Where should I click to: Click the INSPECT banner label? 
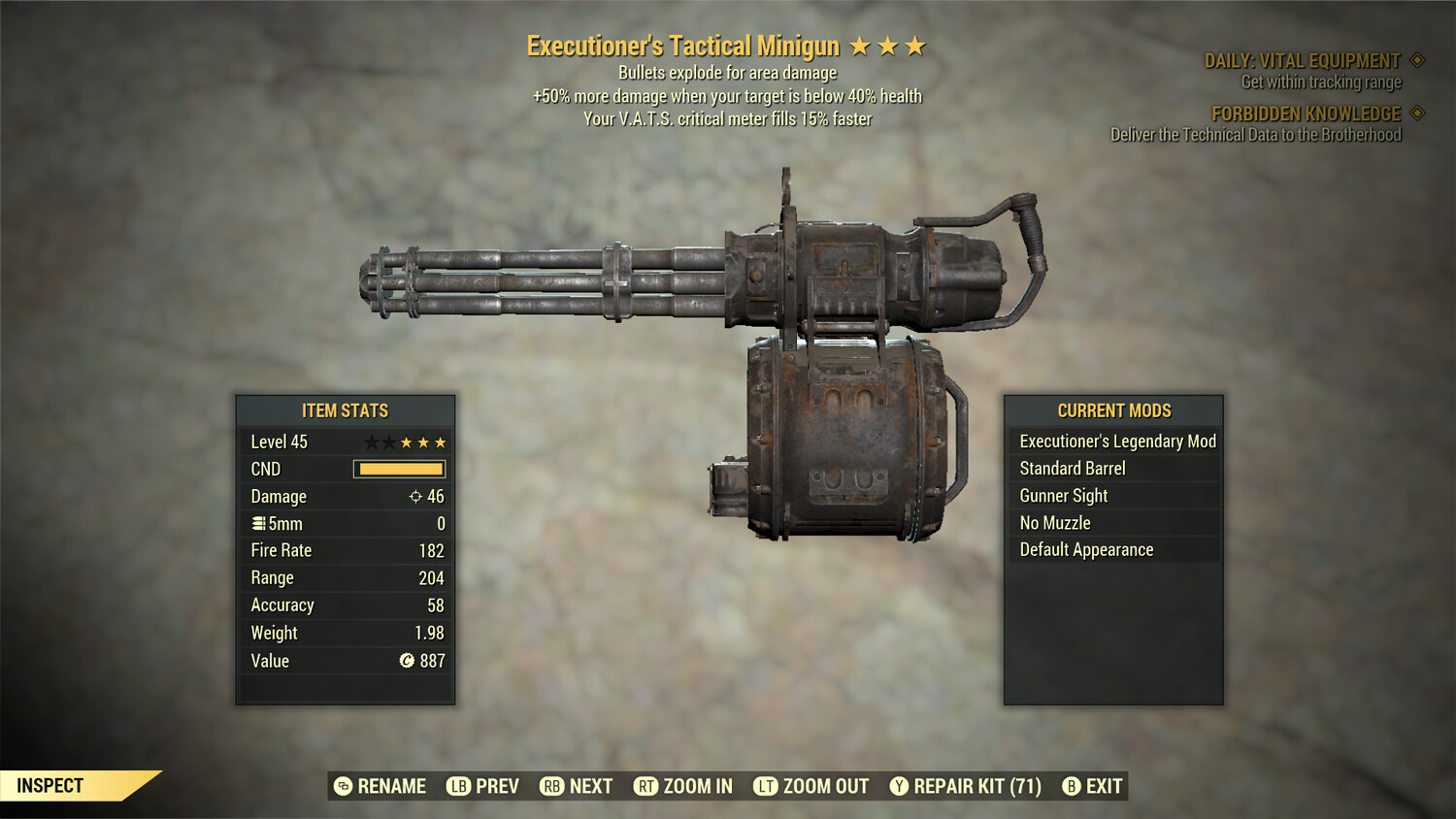pyautogui.click(x=50, y=785)
